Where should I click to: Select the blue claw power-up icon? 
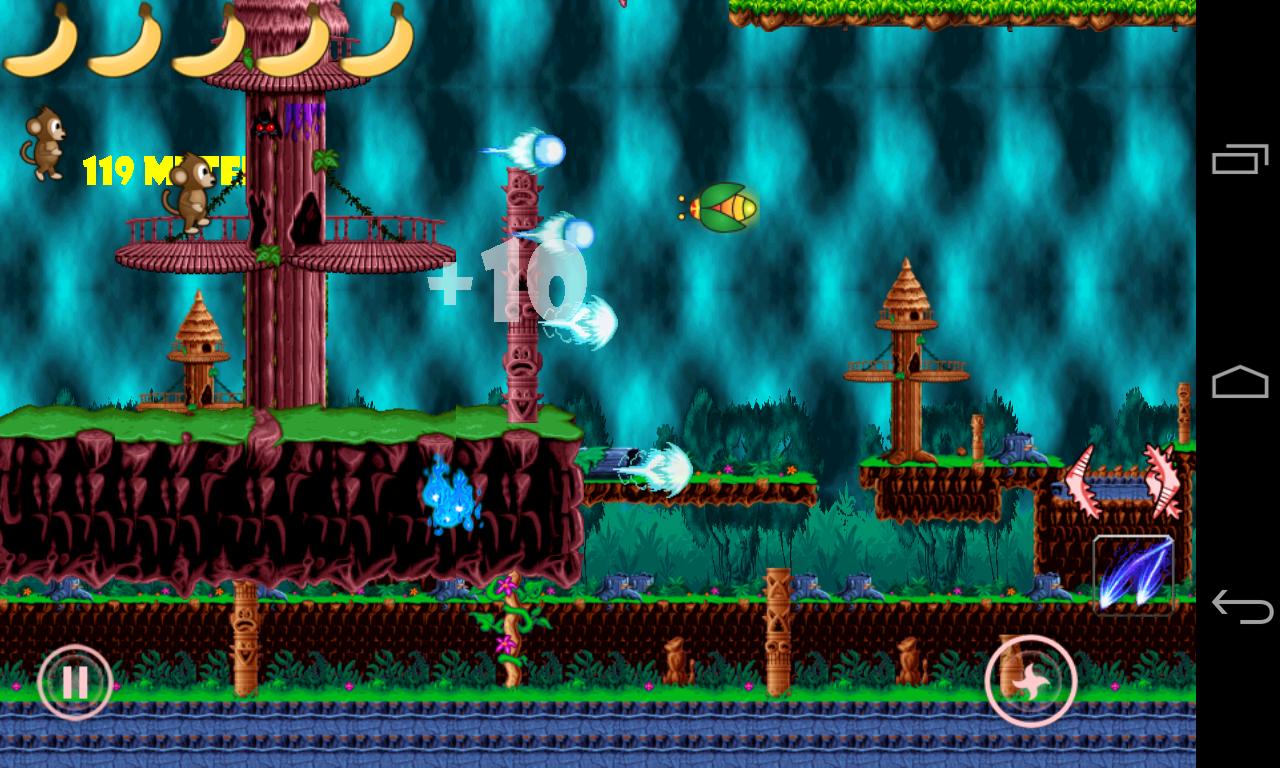[x=1134, y=575]
